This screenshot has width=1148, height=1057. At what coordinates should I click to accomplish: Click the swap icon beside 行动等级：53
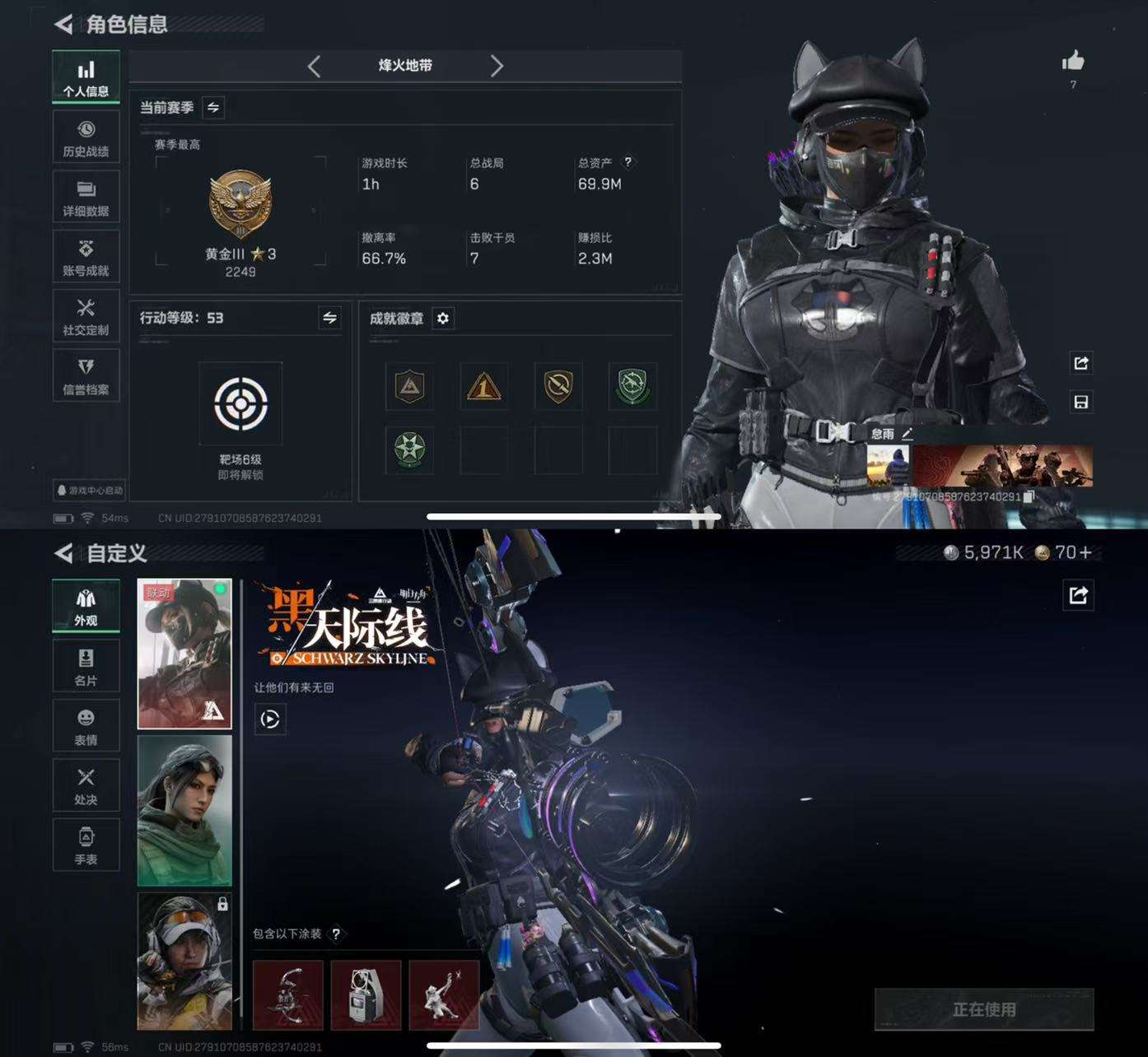(x=329, y=319)
